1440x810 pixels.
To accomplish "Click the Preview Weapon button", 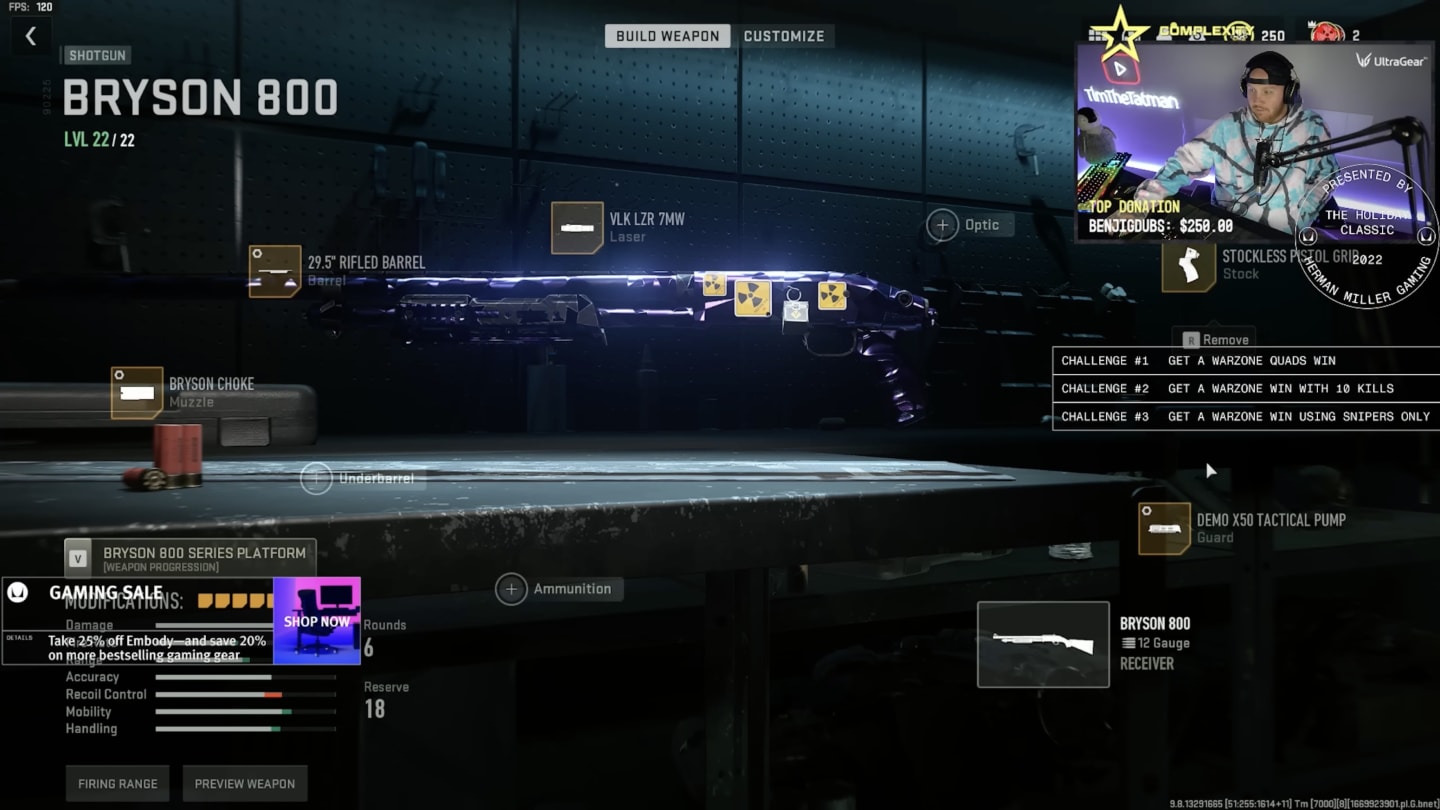I will coord(245,784).
